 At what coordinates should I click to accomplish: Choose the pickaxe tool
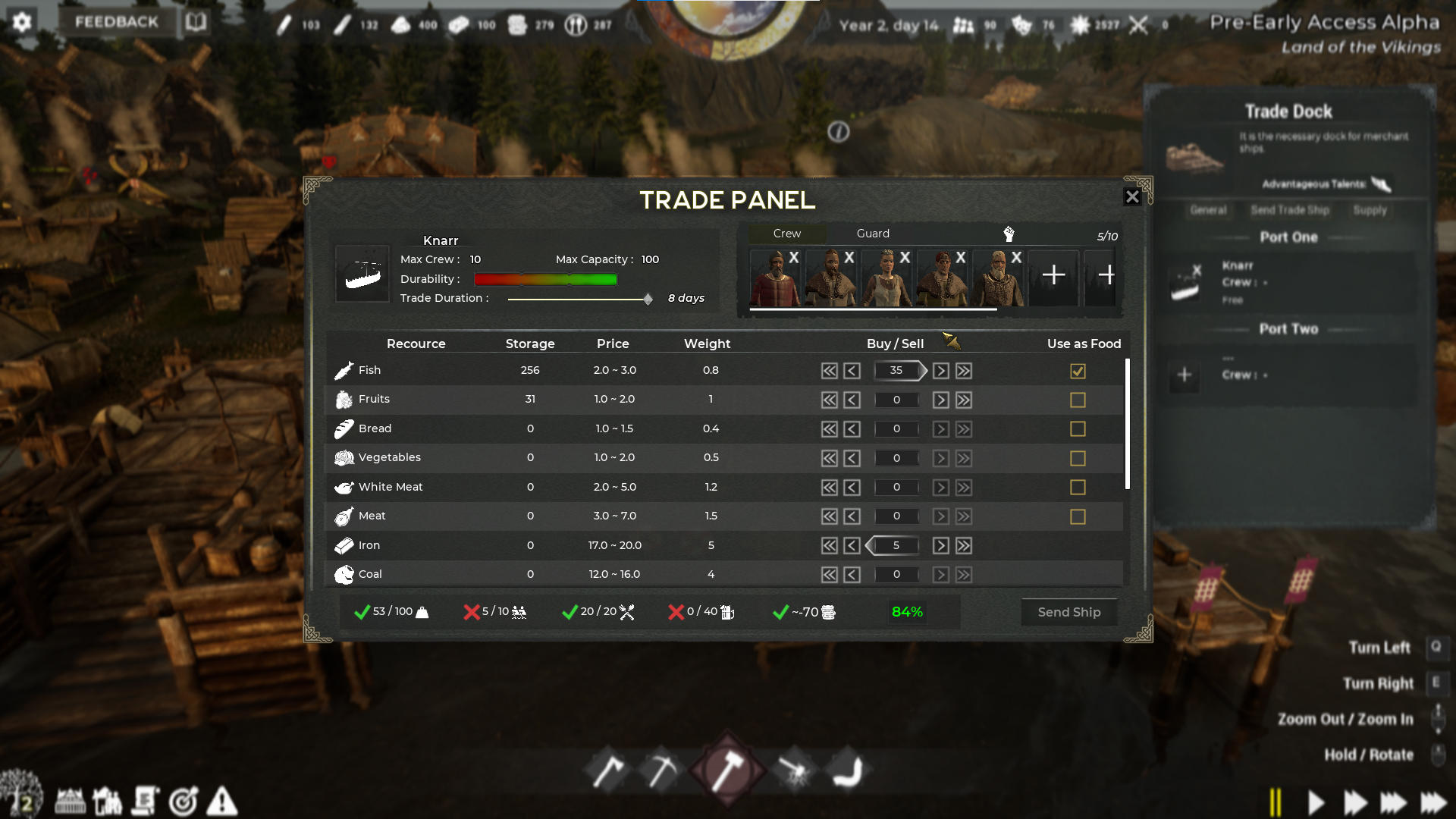(x=661, y=771)
